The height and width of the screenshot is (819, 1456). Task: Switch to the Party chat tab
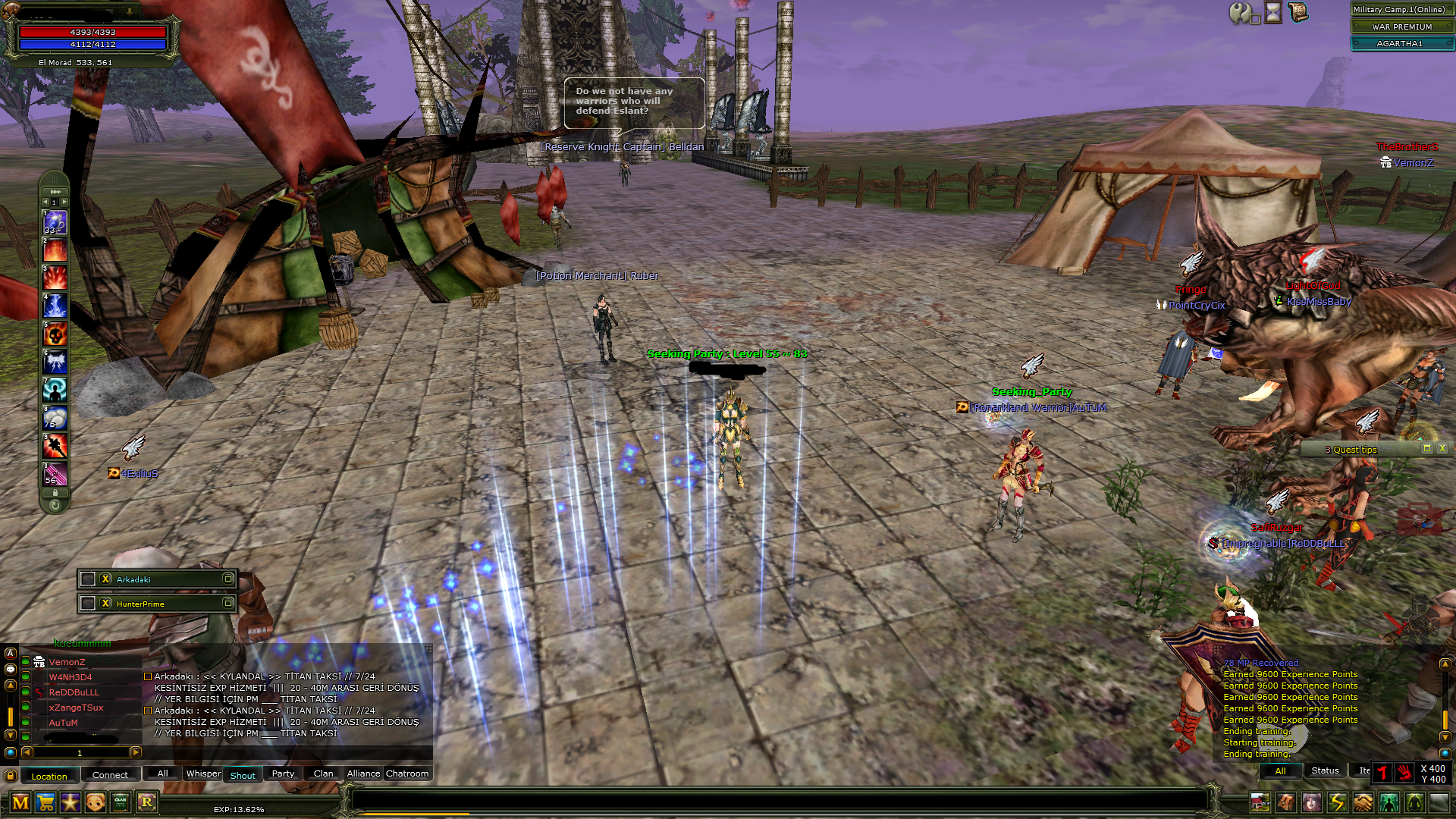[x=283, y=773]
